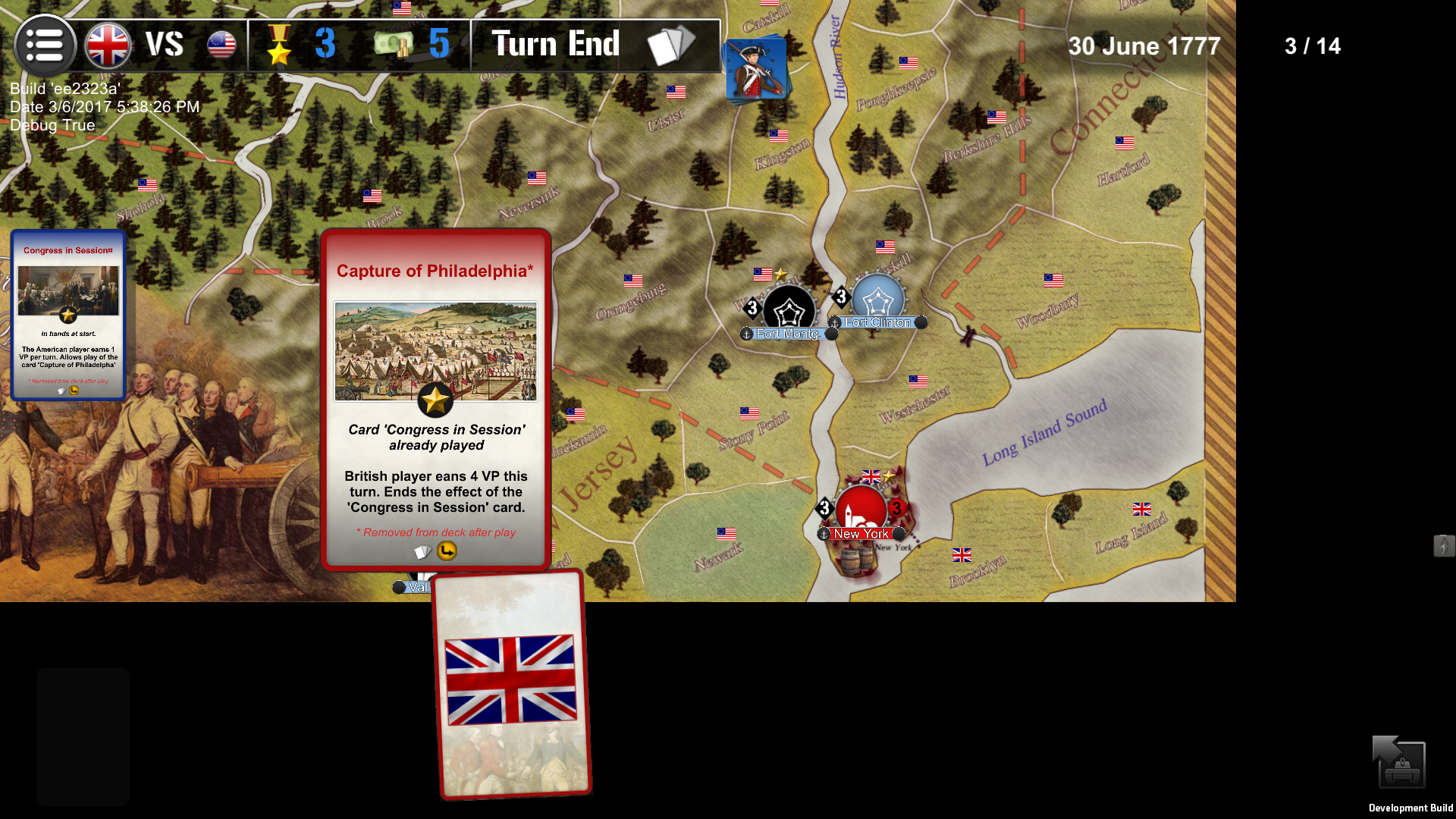Click the red 3 strength marker at New York
Viewport: 1456px width, 819px height.
899,510
